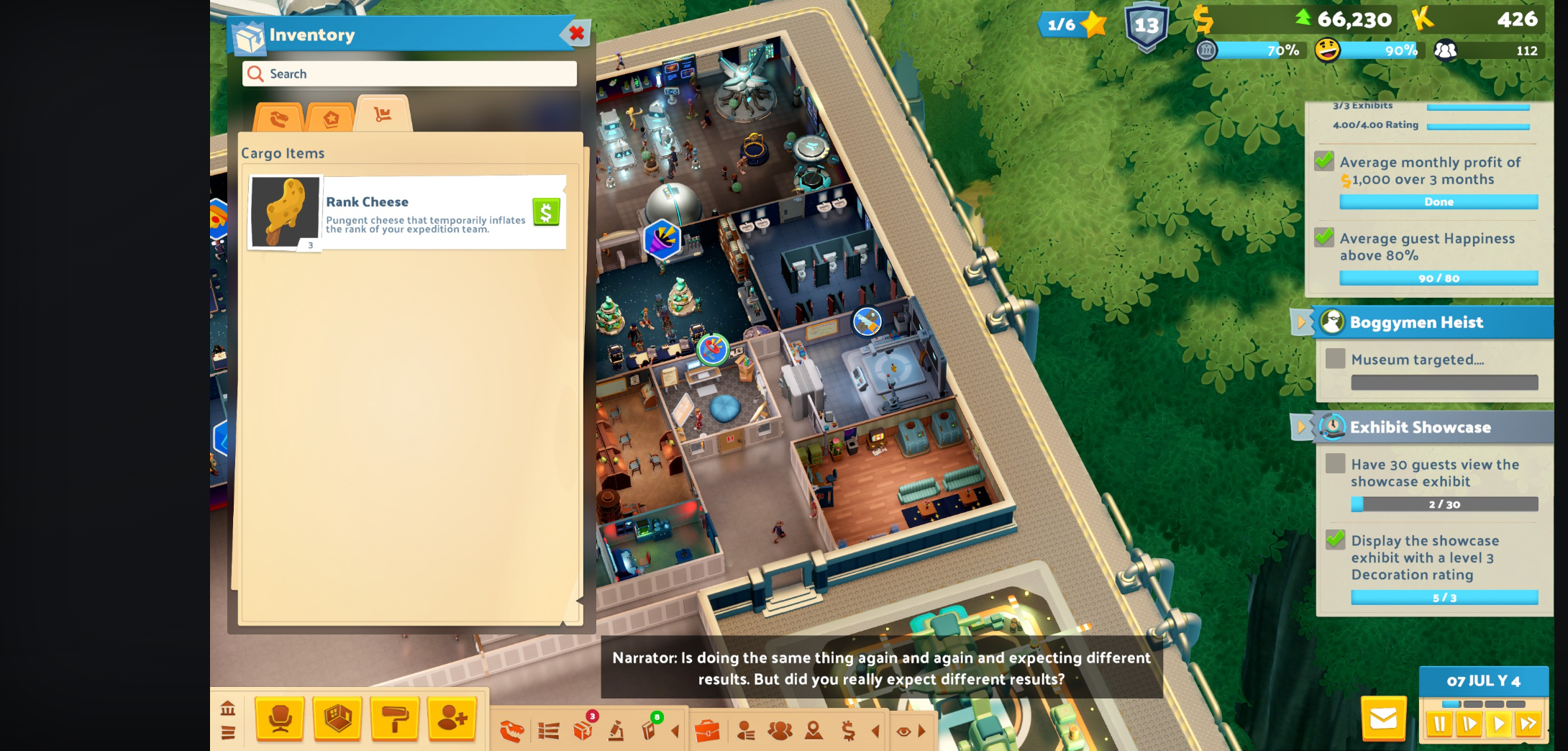Viewport: 1568px width, 751px height.
Task: Collapse the exhibits toolbar with the left arrow
Action: click(x=675, y=729)
